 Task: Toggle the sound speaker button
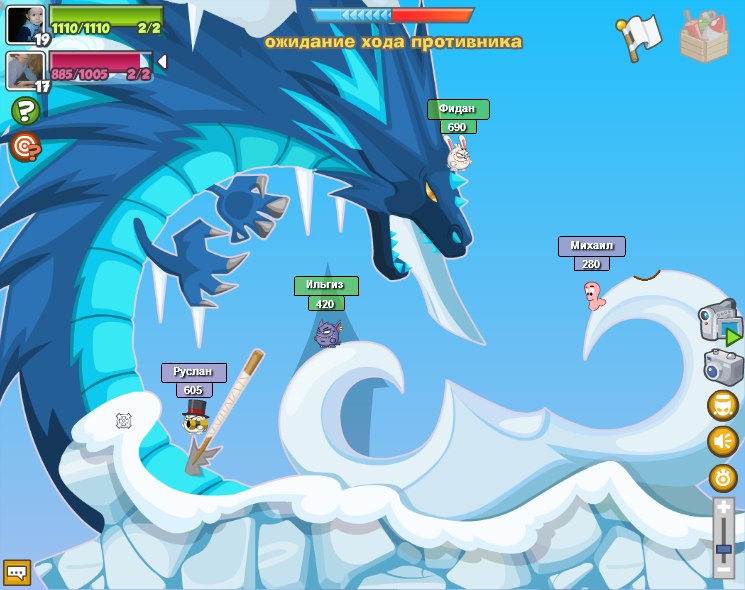723,441
